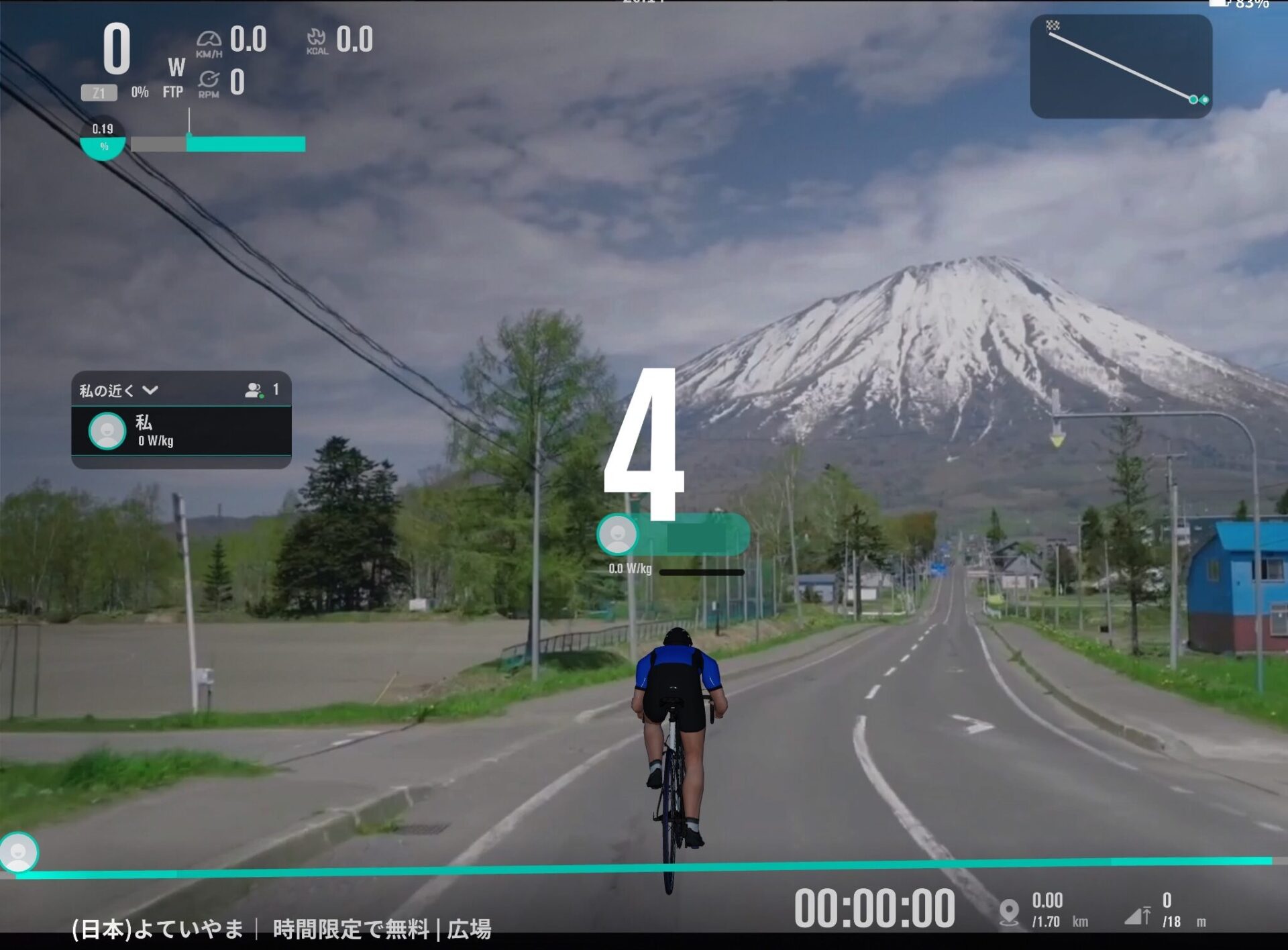Image resolution: width=1288 pixels, height=950 pixels.
Task: Select the 私 rider row in list
Action: click(x=181, y=431)
